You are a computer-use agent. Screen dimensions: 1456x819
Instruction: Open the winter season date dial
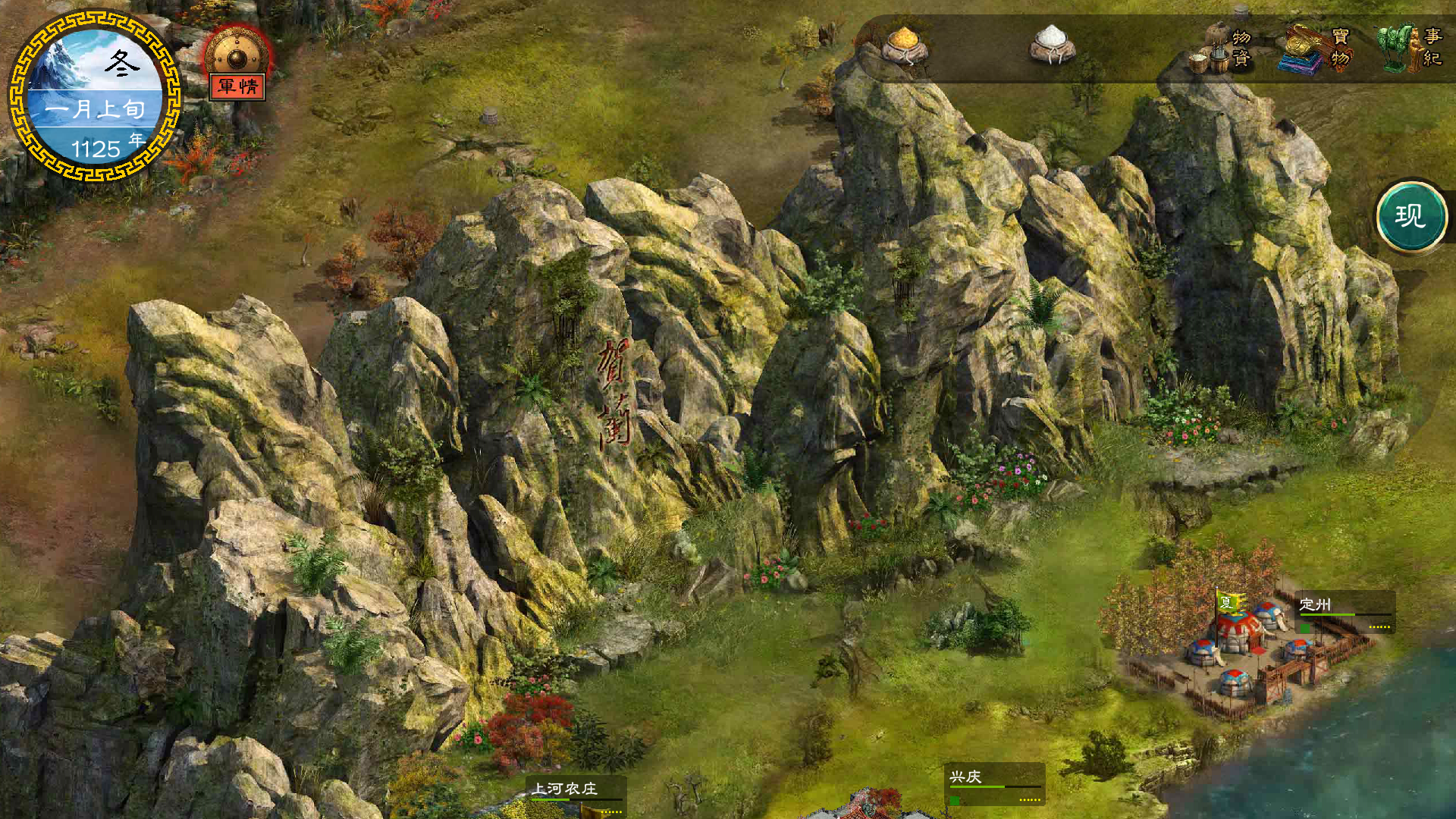(x=95, y=96)
